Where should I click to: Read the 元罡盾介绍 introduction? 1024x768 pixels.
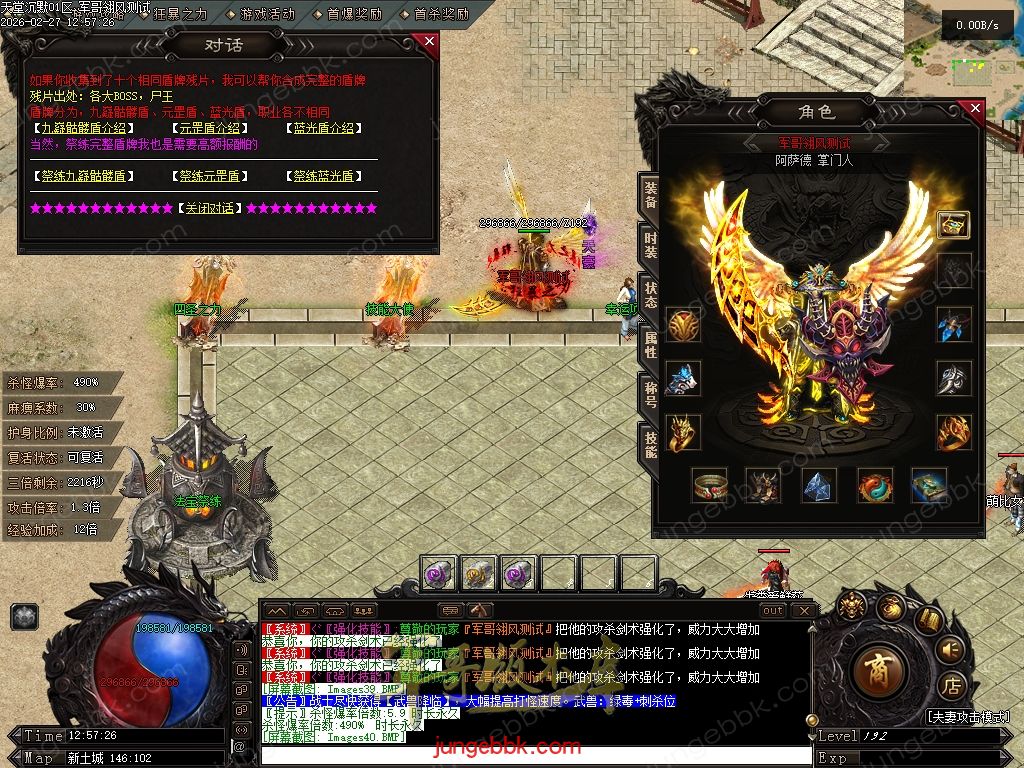point(208,128)
